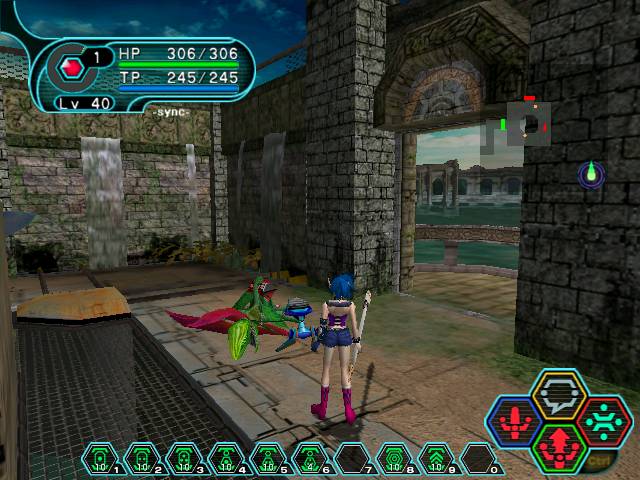640x480 pixels.
Task: Choose the quick slot numbered 5
Action: coord(268,459)
